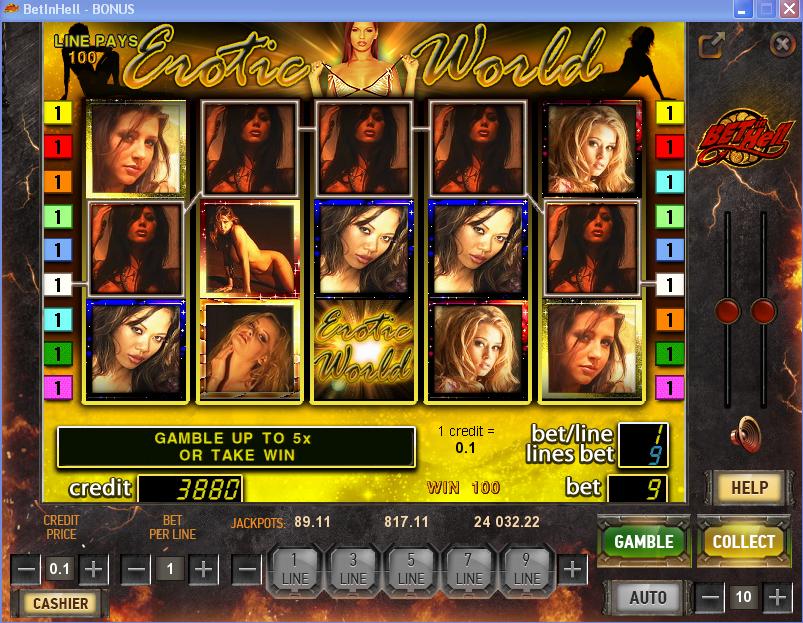The width and height of the screenshot is (803, 623).
Task: Open the Cashier
Action: [x=61, y=603]
